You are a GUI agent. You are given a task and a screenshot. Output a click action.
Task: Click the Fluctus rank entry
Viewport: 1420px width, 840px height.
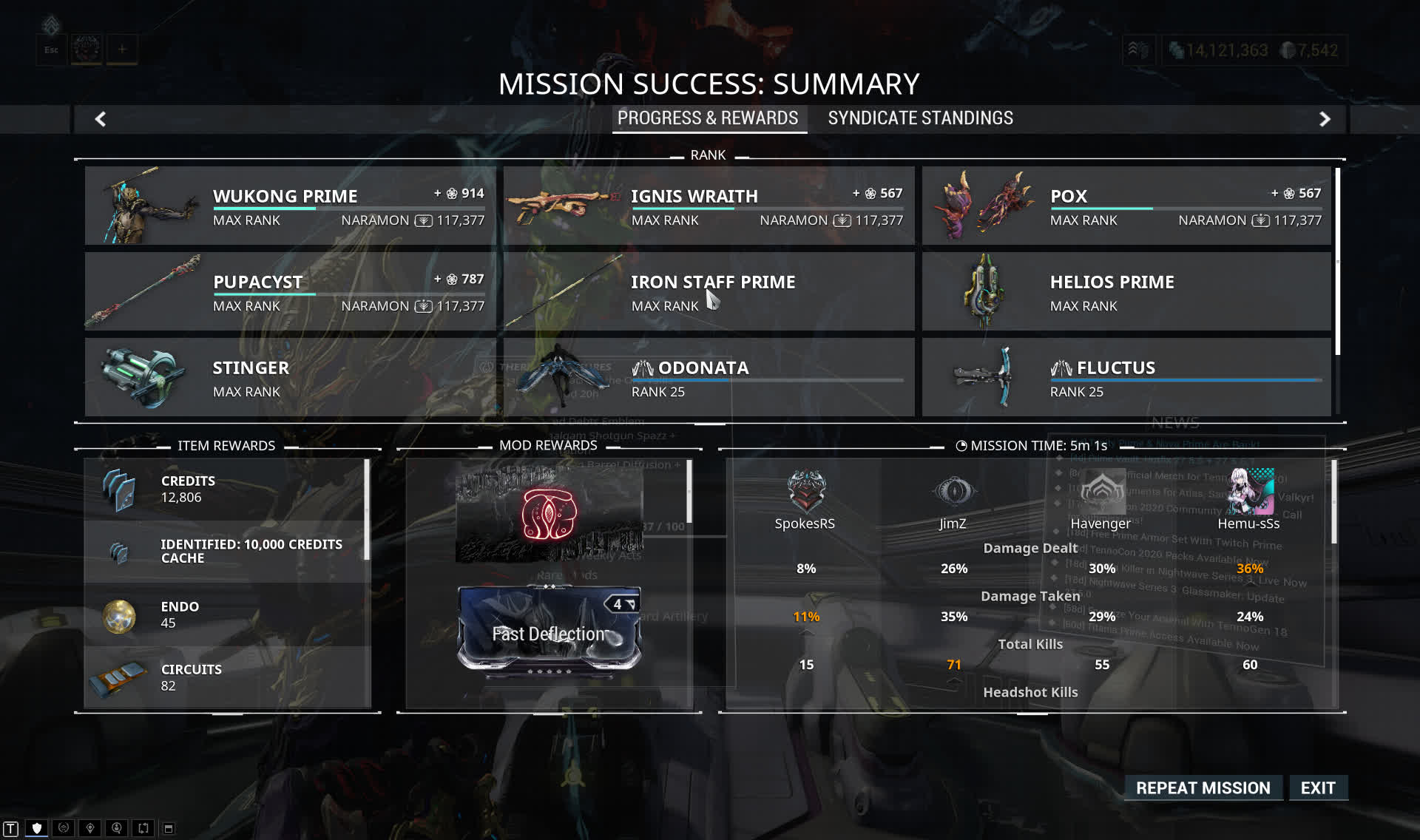pos(1126,377)
